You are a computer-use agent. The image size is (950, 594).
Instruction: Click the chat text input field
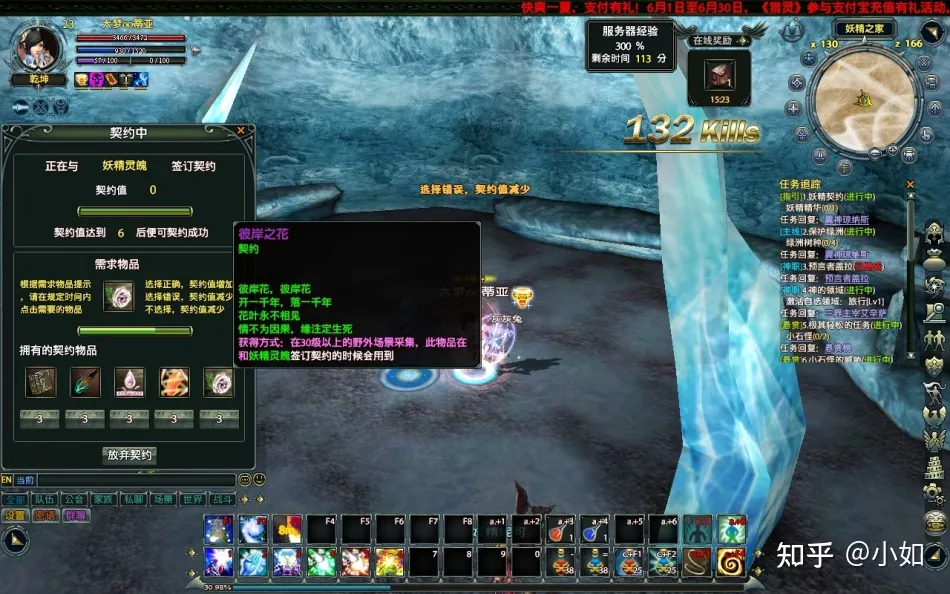(135, 481)
